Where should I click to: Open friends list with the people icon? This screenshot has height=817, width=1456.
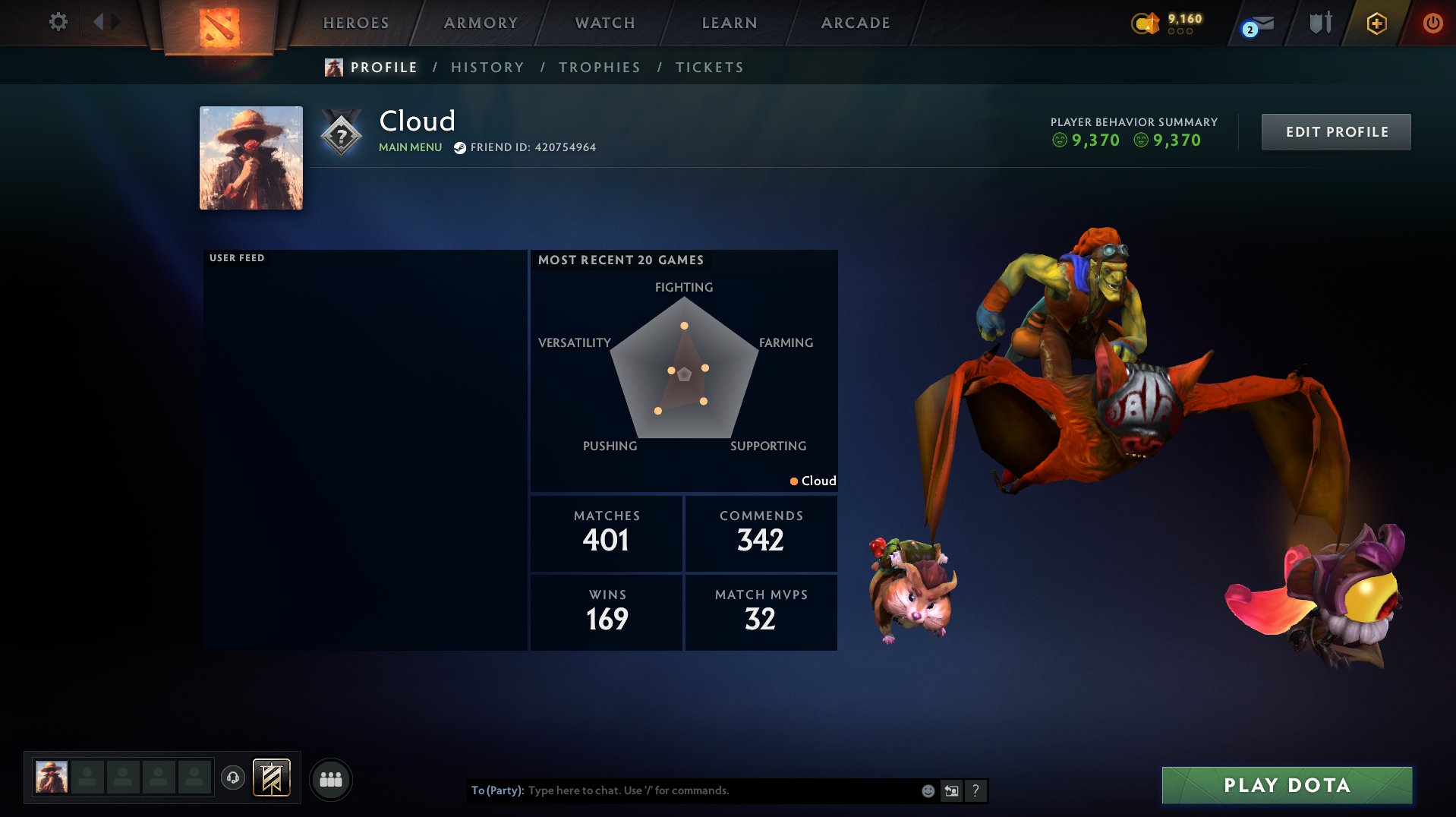[330, 778]
